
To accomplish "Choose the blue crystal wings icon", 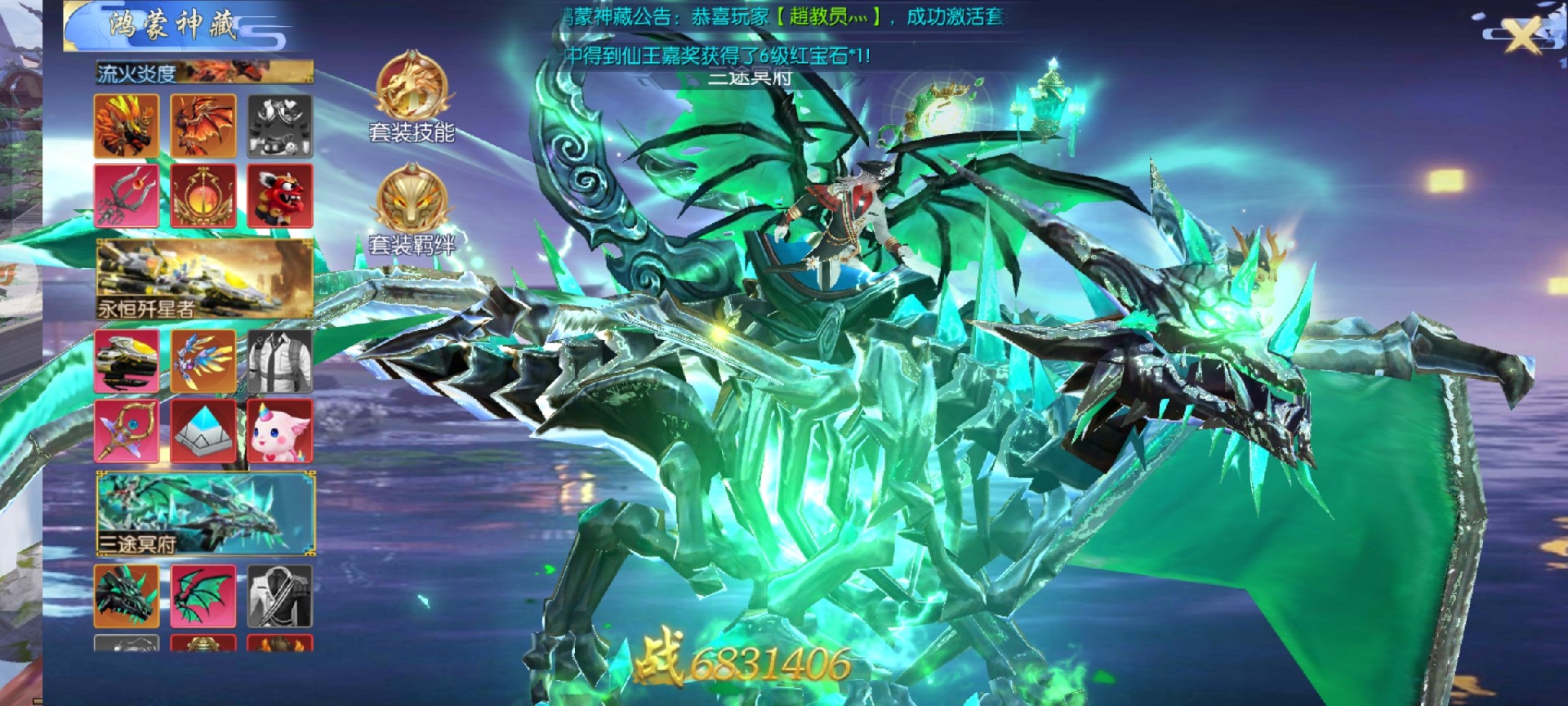I will pos(203,361).
